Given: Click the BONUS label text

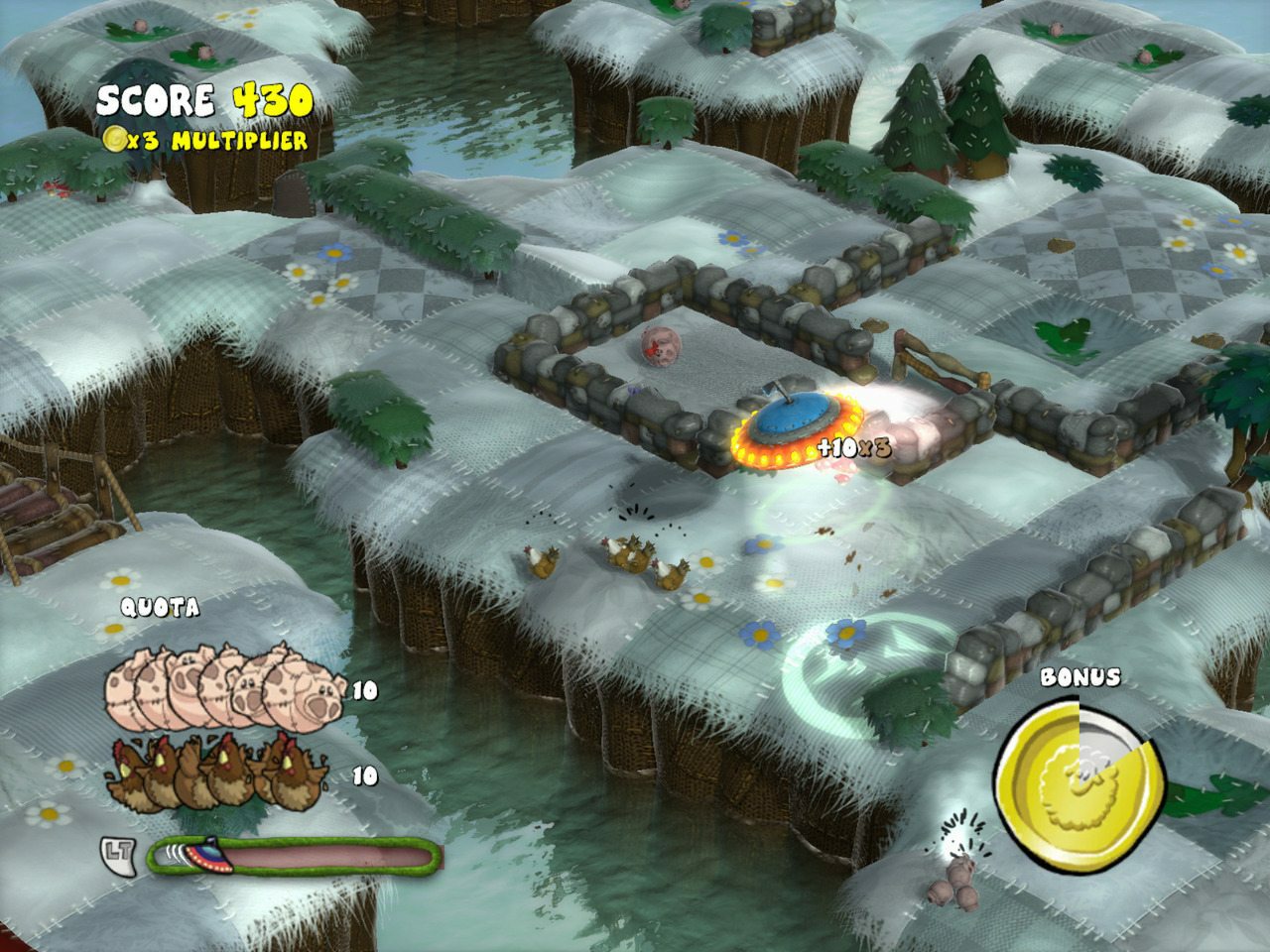Looking at the screenshot, I should [1079, 678].
